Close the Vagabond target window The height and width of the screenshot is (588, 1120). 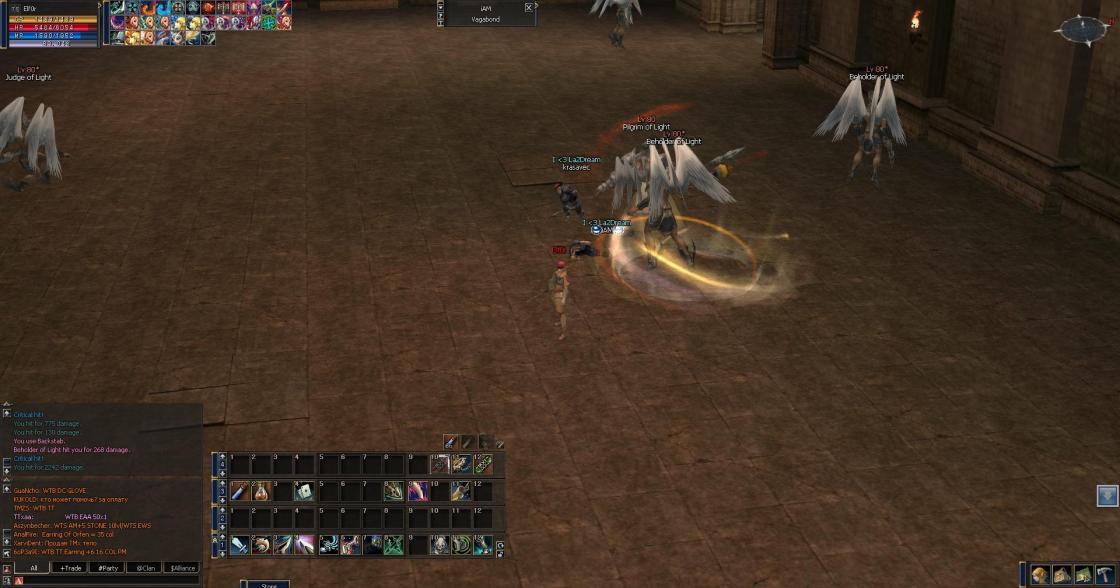point(529,7)
